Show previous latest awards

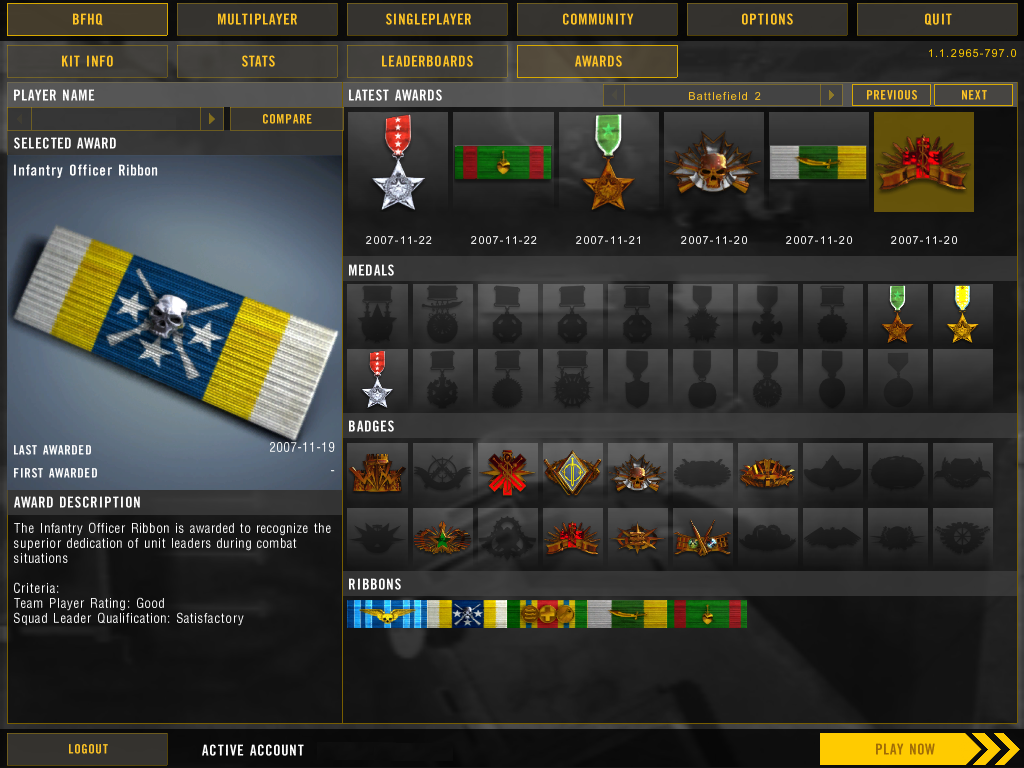coord(891,95)
